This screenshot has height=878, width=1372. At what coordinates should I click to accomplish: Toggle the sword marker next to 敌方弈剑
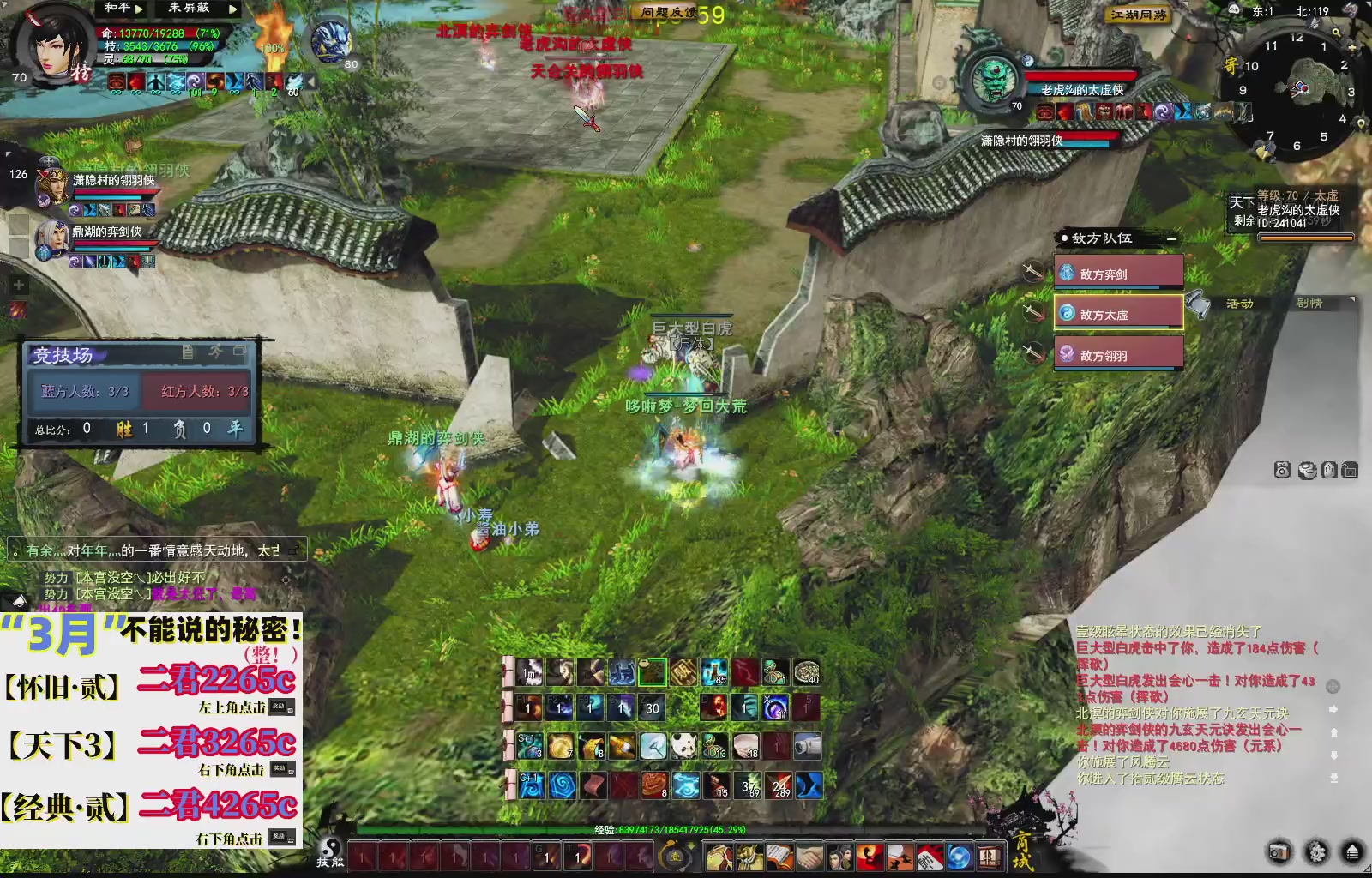1032,273
